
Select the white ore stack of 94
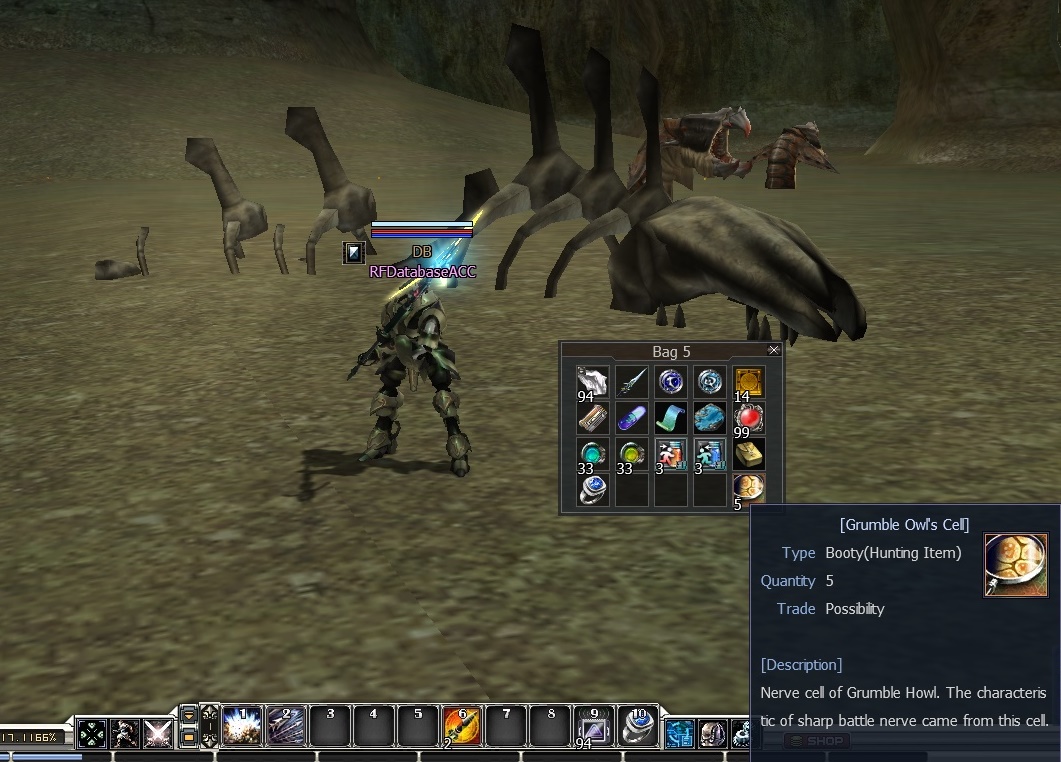pyautogui.click(x=592, y=382)
